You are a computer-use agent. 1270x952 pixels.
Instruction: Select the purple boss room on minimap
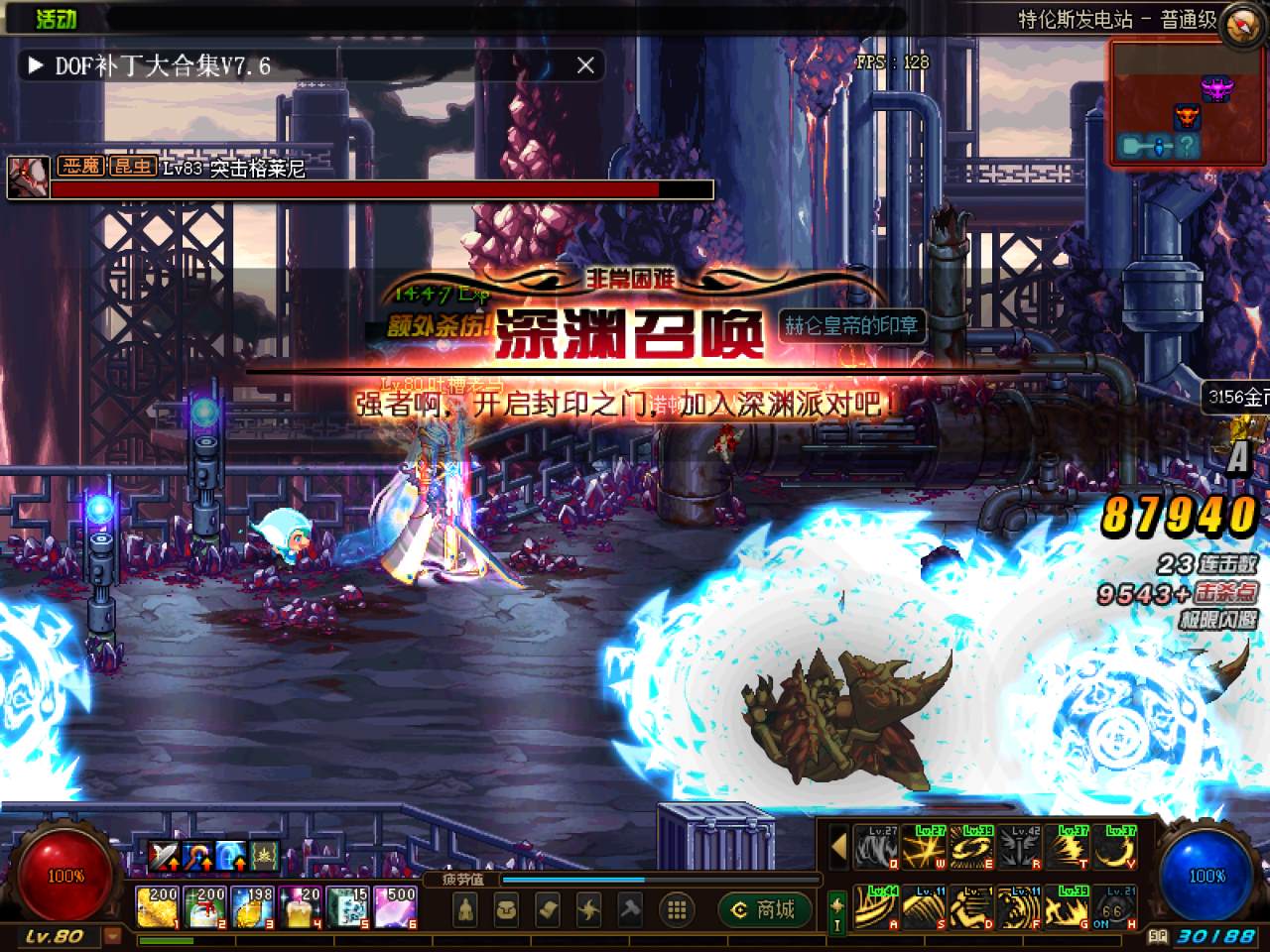(x=1214, y=87)
